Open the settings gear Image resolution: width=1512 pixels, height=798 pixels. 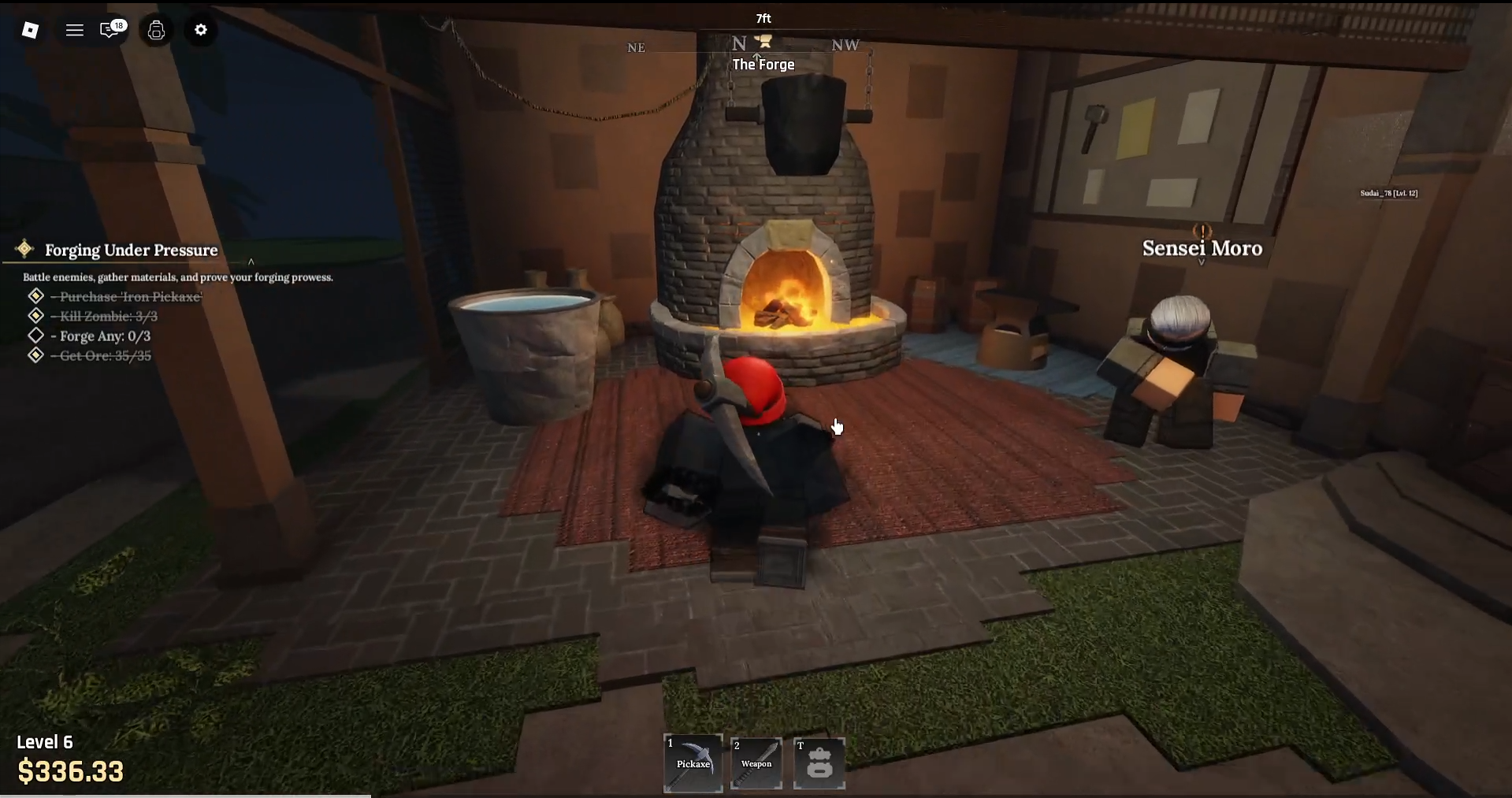pyautogui.click(x=200, y=30)
